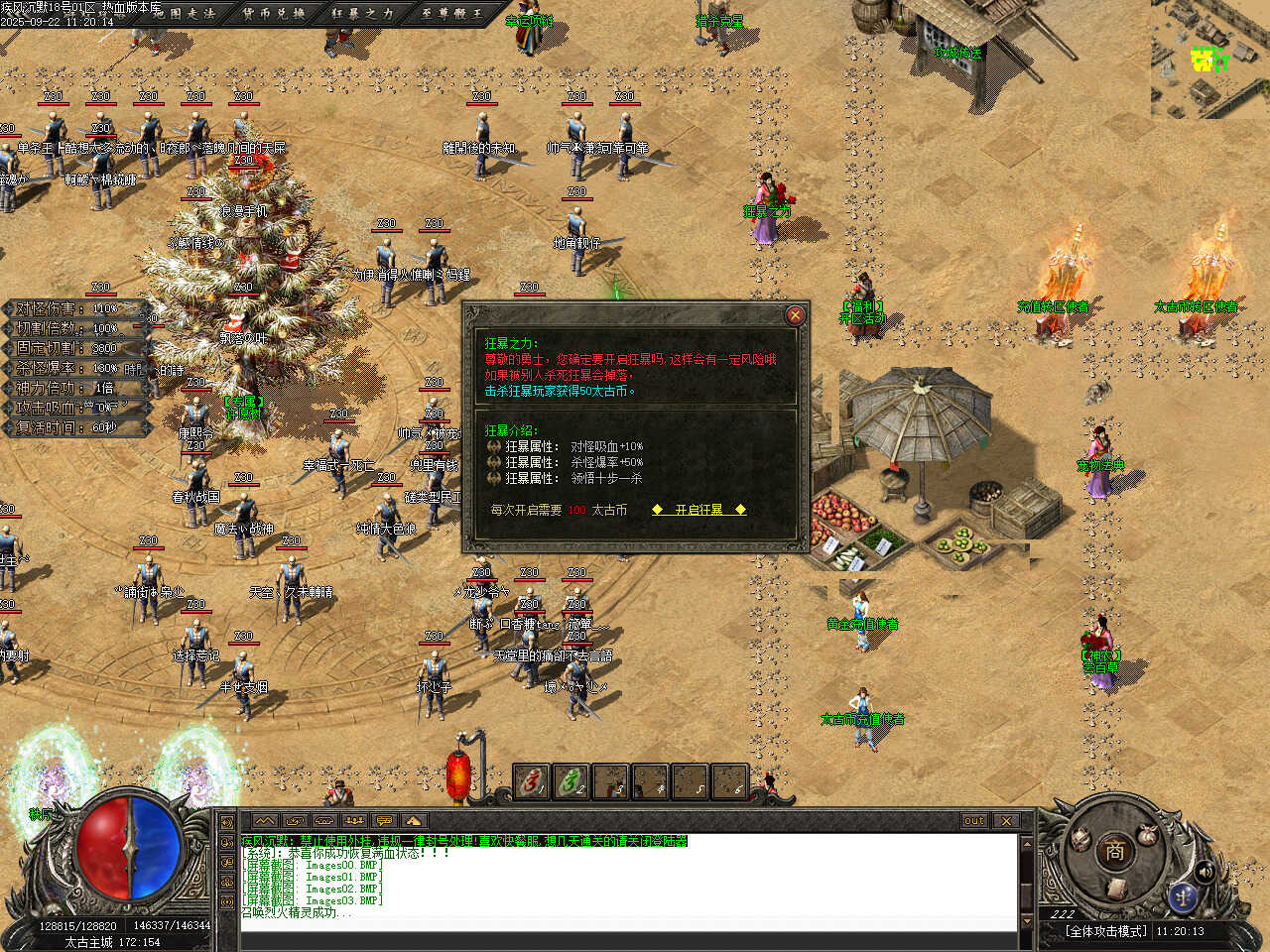
Task: Use the red potion in hotbar slot 1
Action: pos(532,782)
